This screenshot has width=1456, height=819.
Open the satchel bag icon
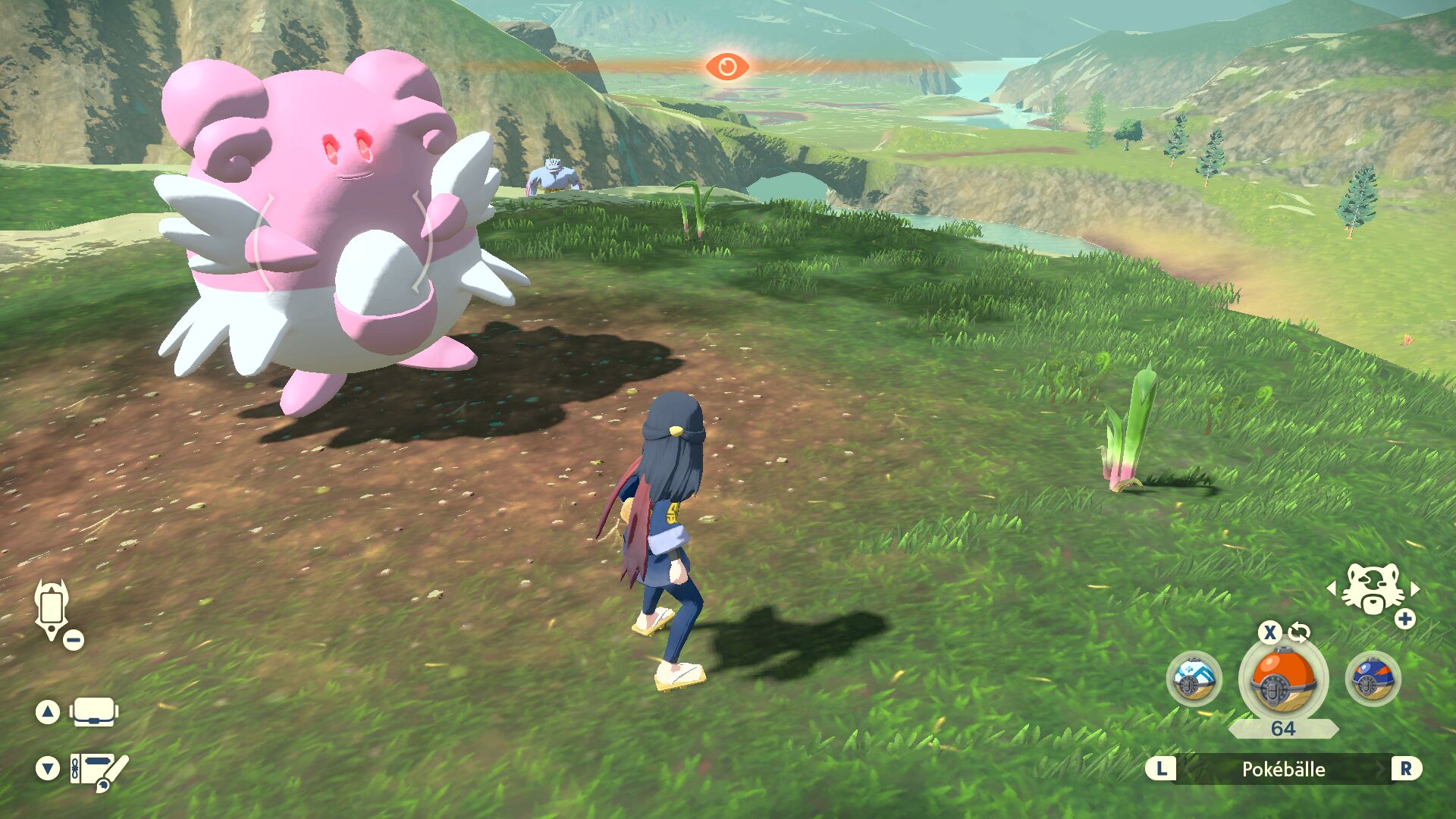coord(93,712)
